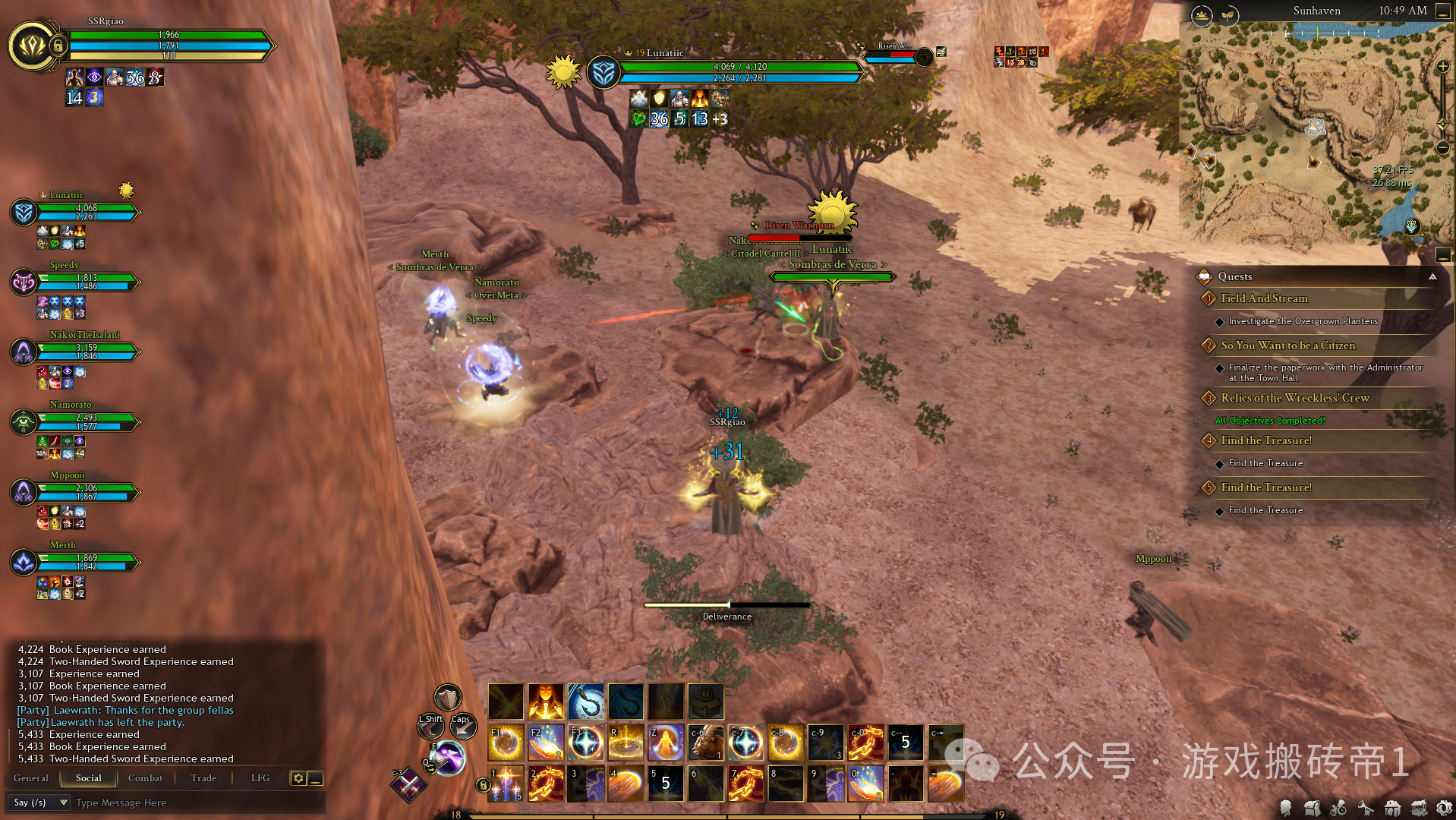The width and height of the screenshot is (1456, 820).
Task: Switch to the General chat tab
Action: click(x=30, y=778)
